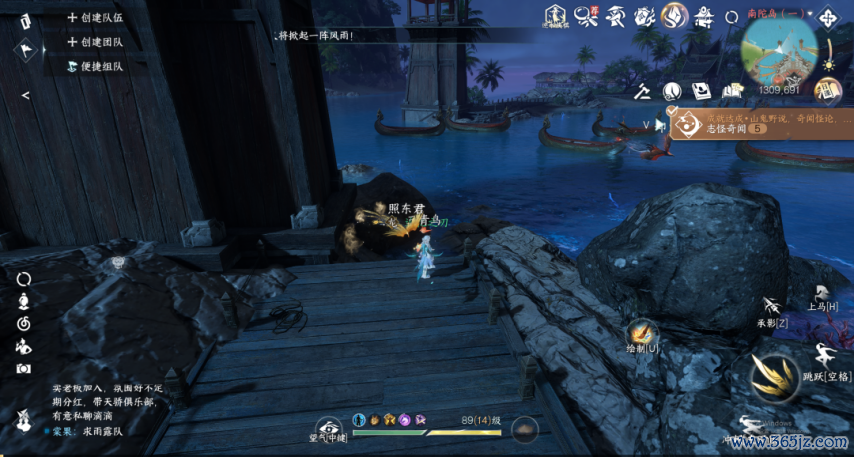854x457 pixels.
Task: Click the crossed hammer crafting icon
Action: (643, 91)
